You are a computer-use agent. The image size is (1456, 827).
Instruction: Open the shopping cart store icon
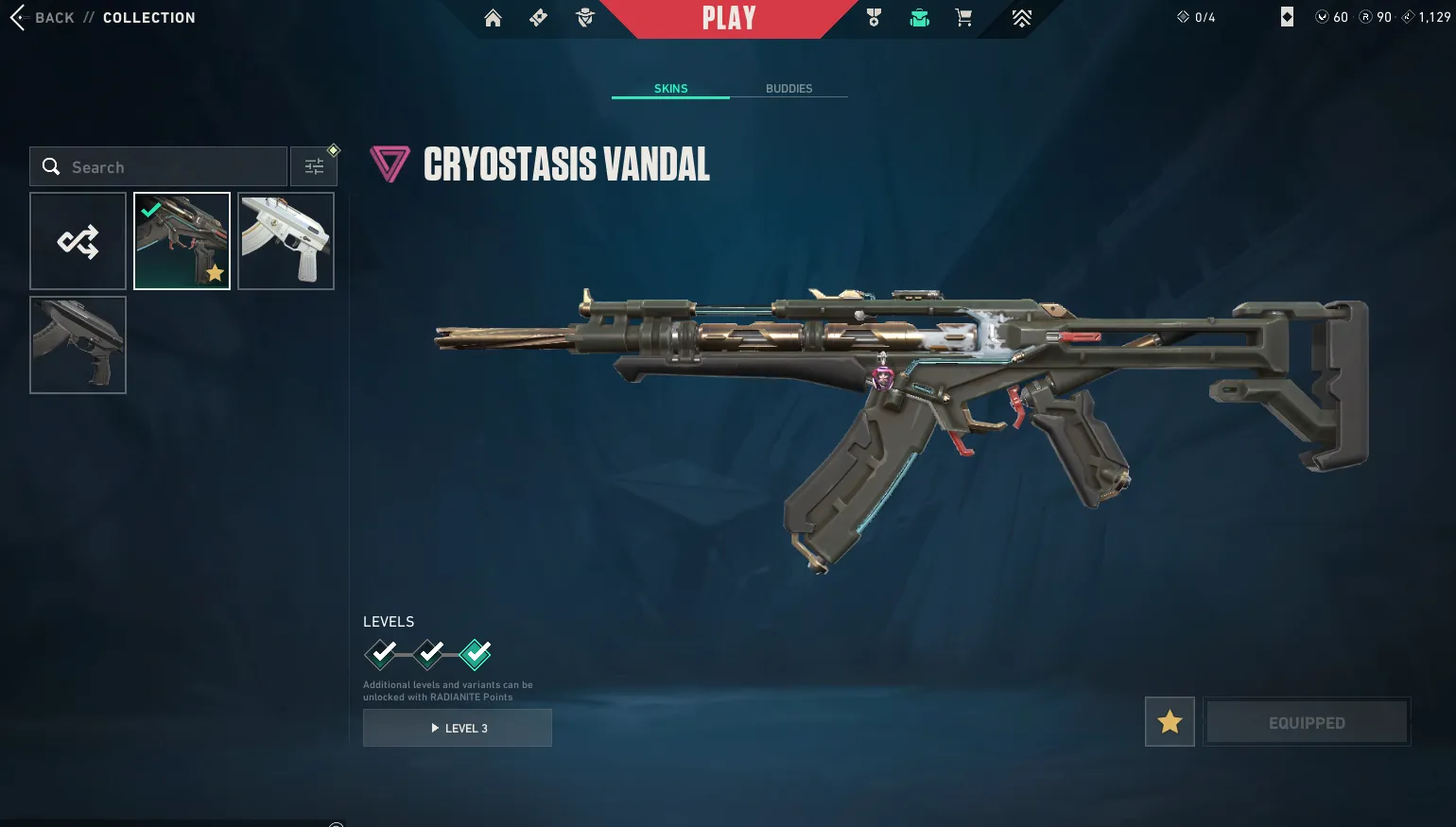click(963, 18)
